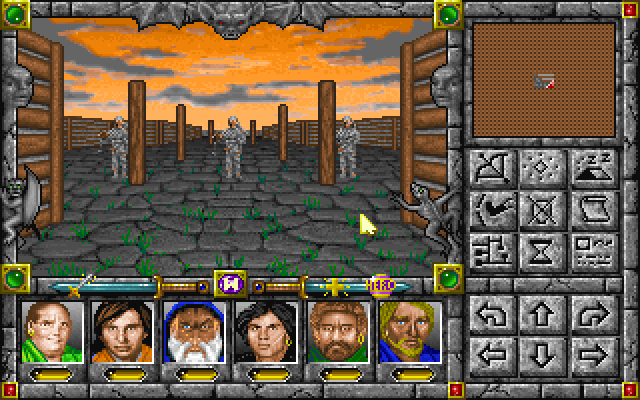Open the quest scroll icon
The image size is (640, 400).
592,210
